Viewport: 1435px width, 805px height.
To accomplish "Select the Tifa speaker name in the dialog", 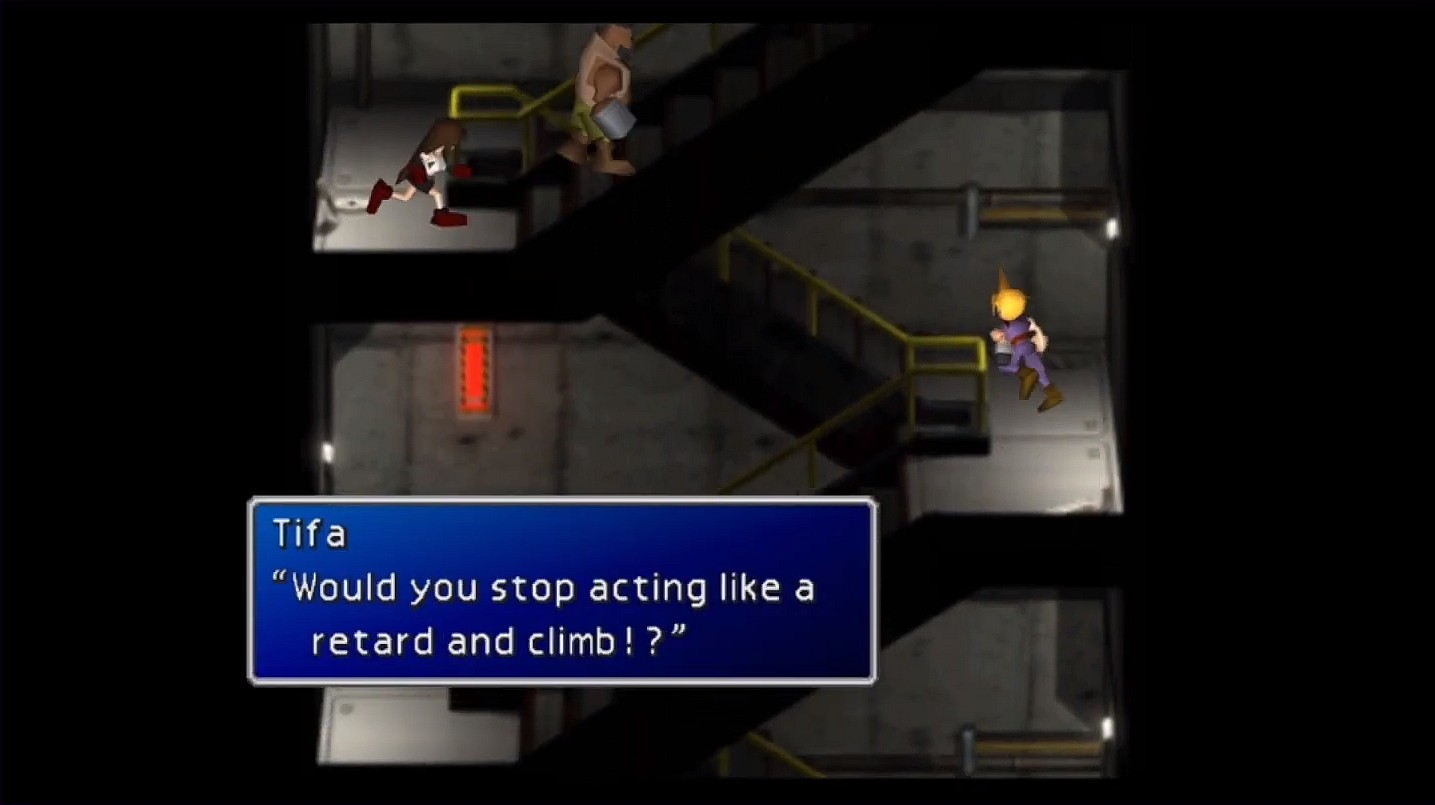I will coord(310,533).
